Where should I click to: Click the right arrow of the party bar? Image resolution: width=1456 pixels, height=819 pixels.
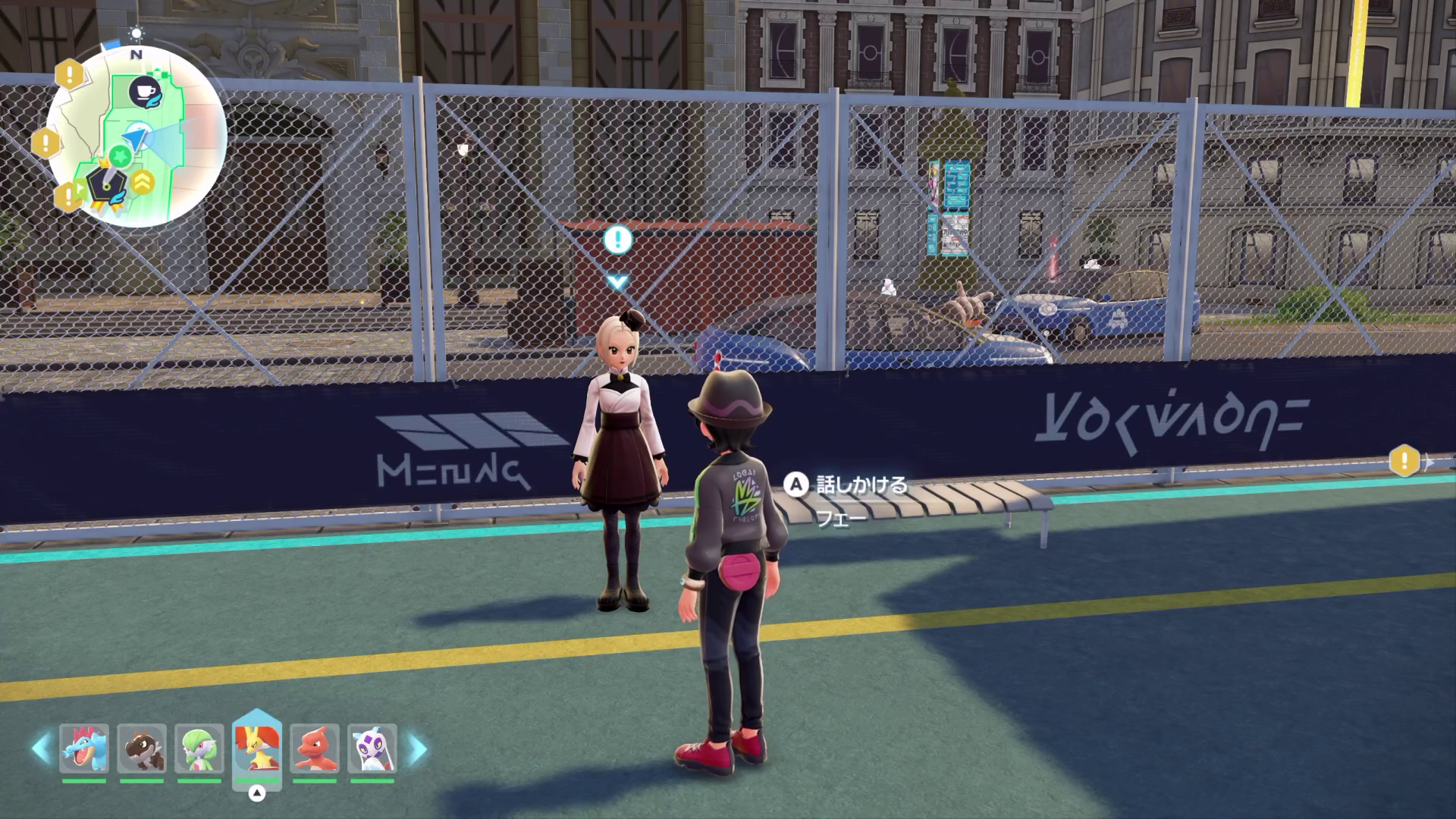coord(417,748)
